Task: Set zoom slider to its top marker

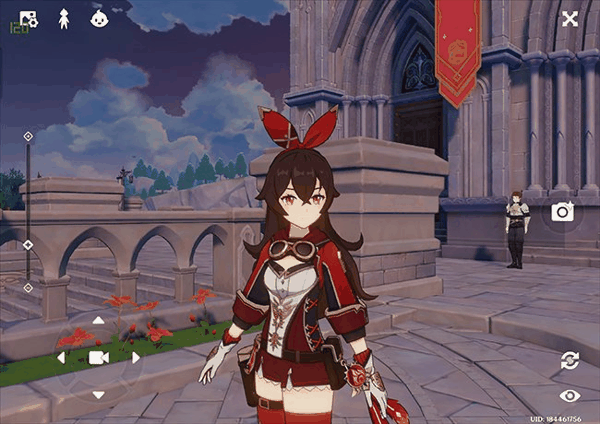Action: 28,136
